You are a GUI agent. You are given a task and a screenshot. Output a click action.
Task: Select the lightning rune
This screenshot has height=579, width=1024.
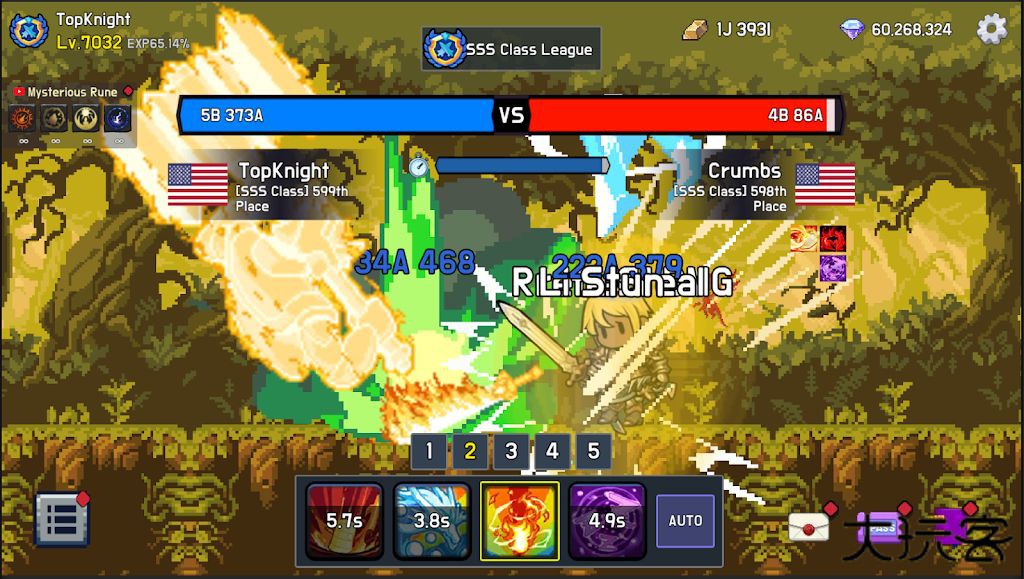pyautogui.click(x=118, y=119)
